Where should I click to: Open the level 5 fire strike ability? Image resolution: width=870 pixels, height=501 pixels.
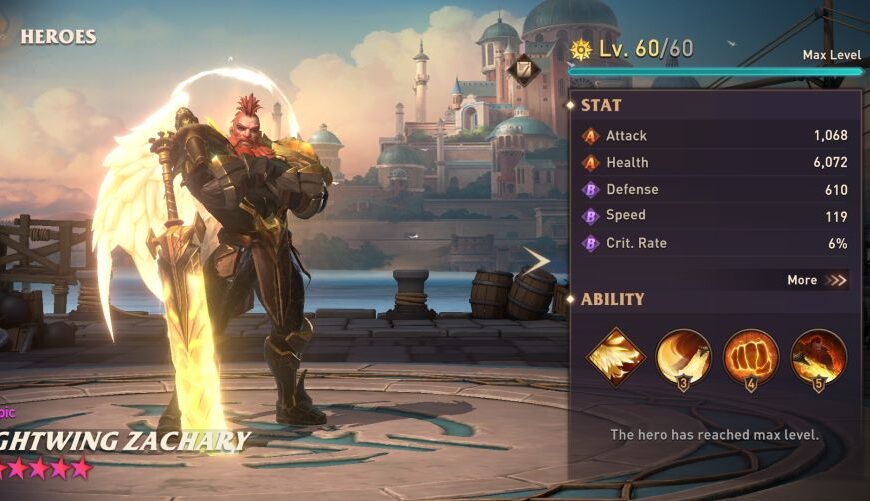[818, 357]
